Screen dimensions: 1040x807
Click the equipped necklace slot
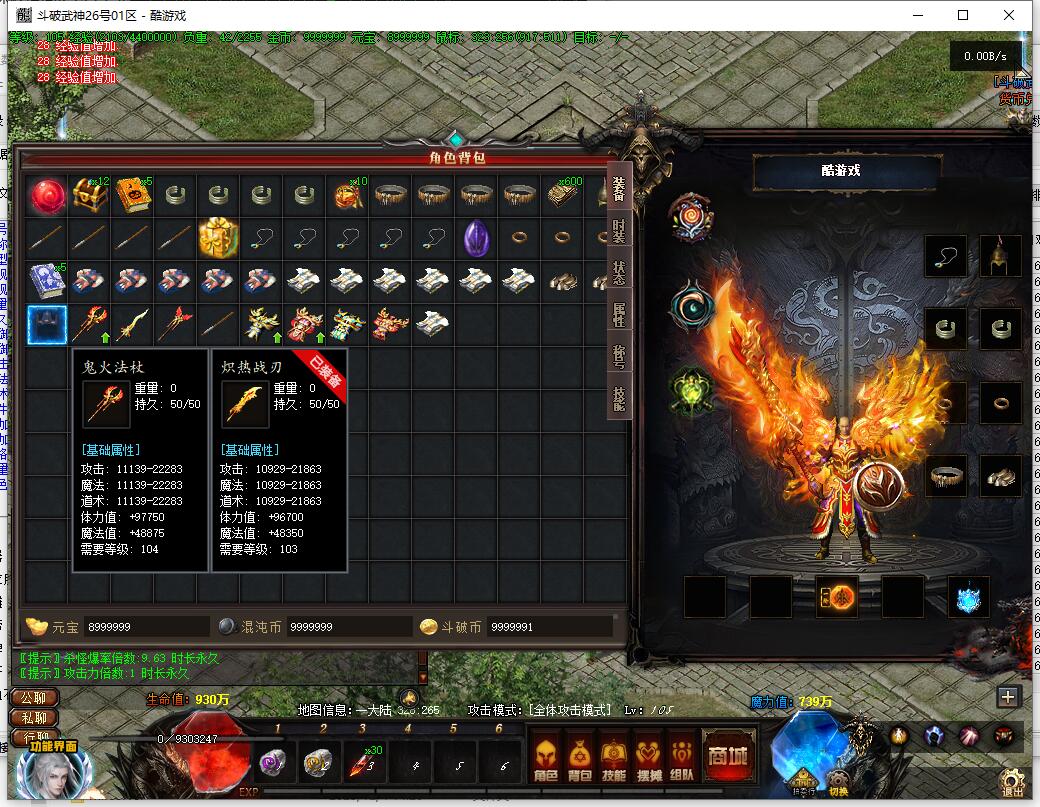[946, 255]
